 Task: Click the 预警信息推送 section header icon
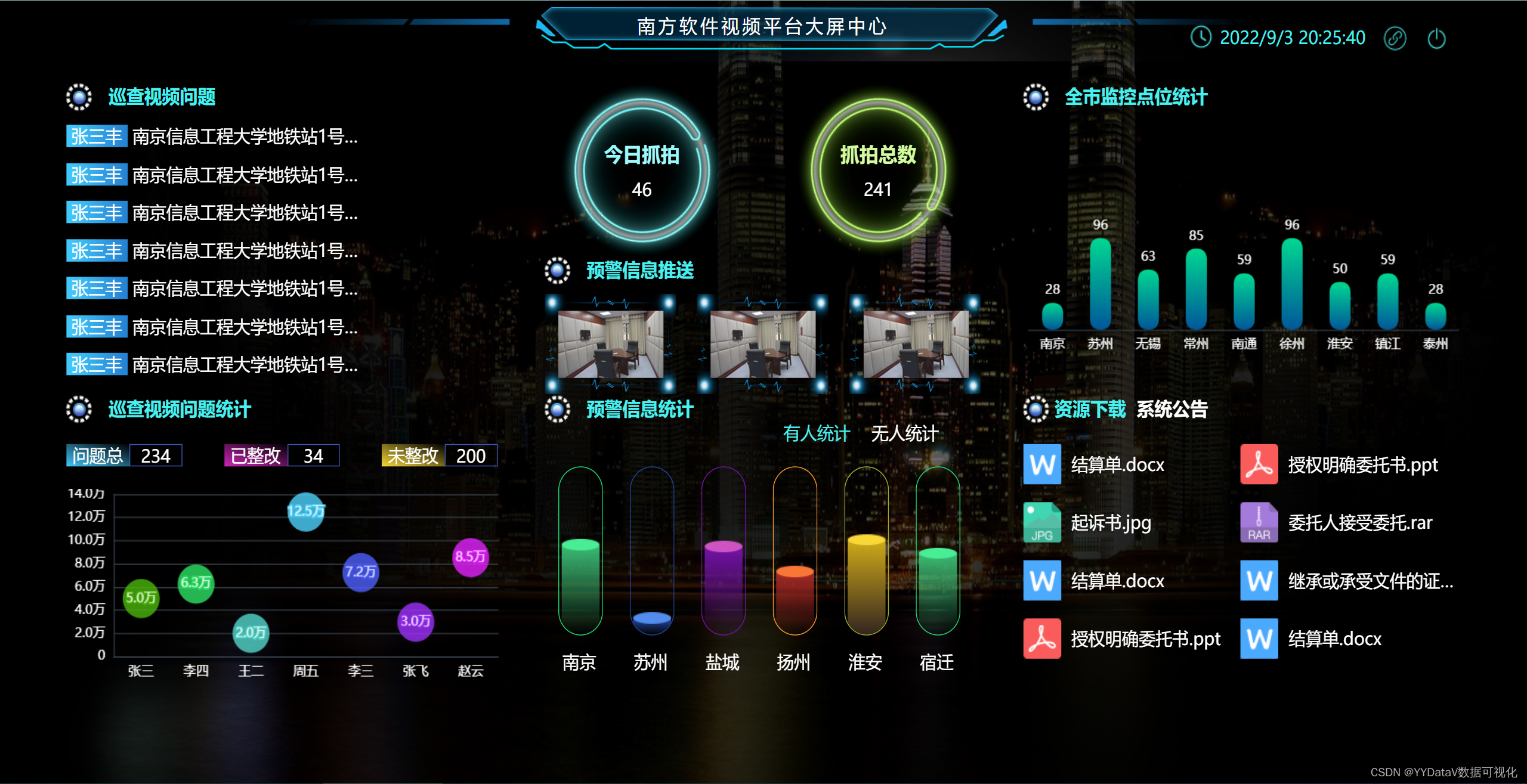tap(558, 270)
